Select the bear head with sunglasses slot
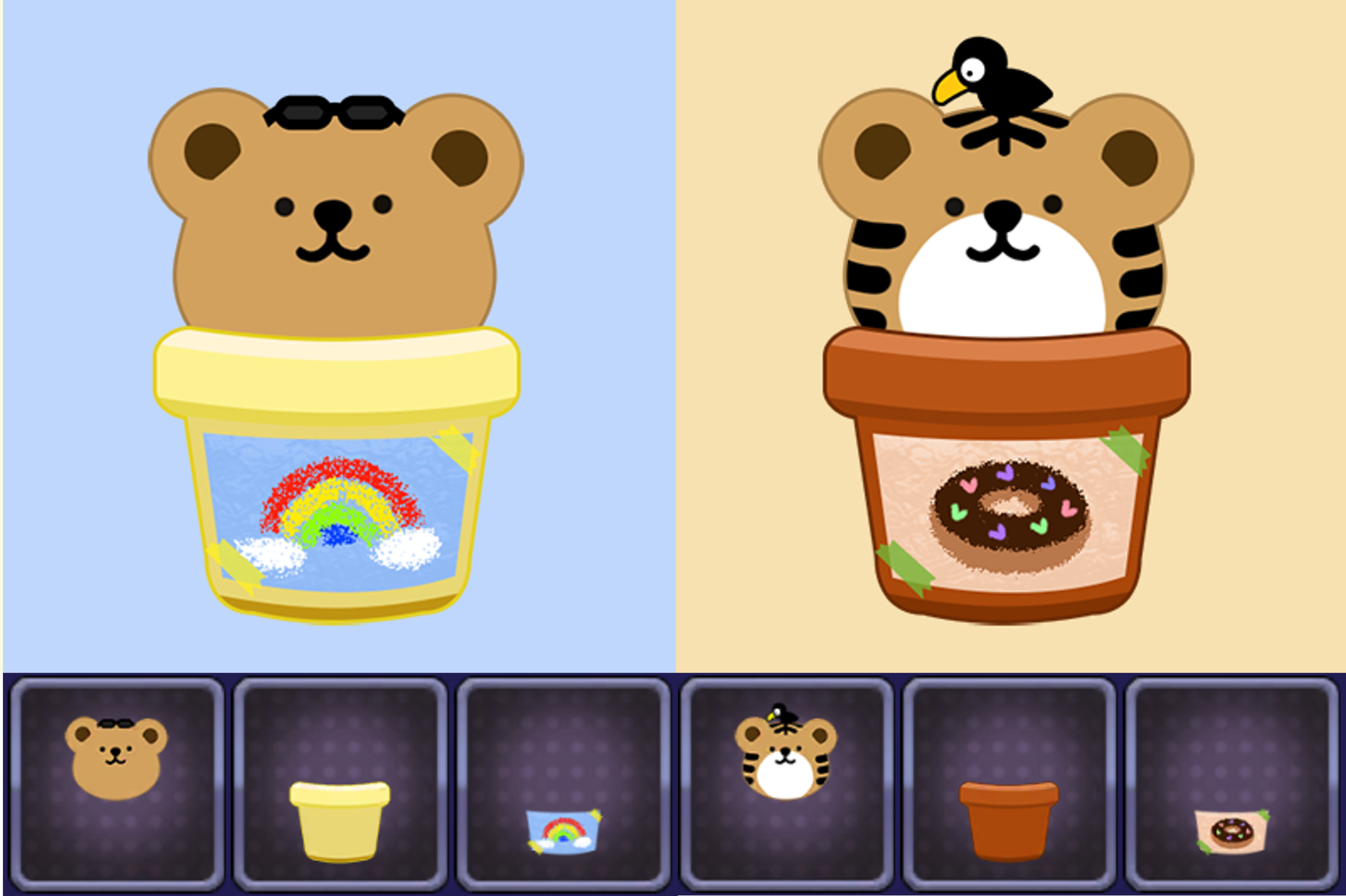 pos(116,784)
